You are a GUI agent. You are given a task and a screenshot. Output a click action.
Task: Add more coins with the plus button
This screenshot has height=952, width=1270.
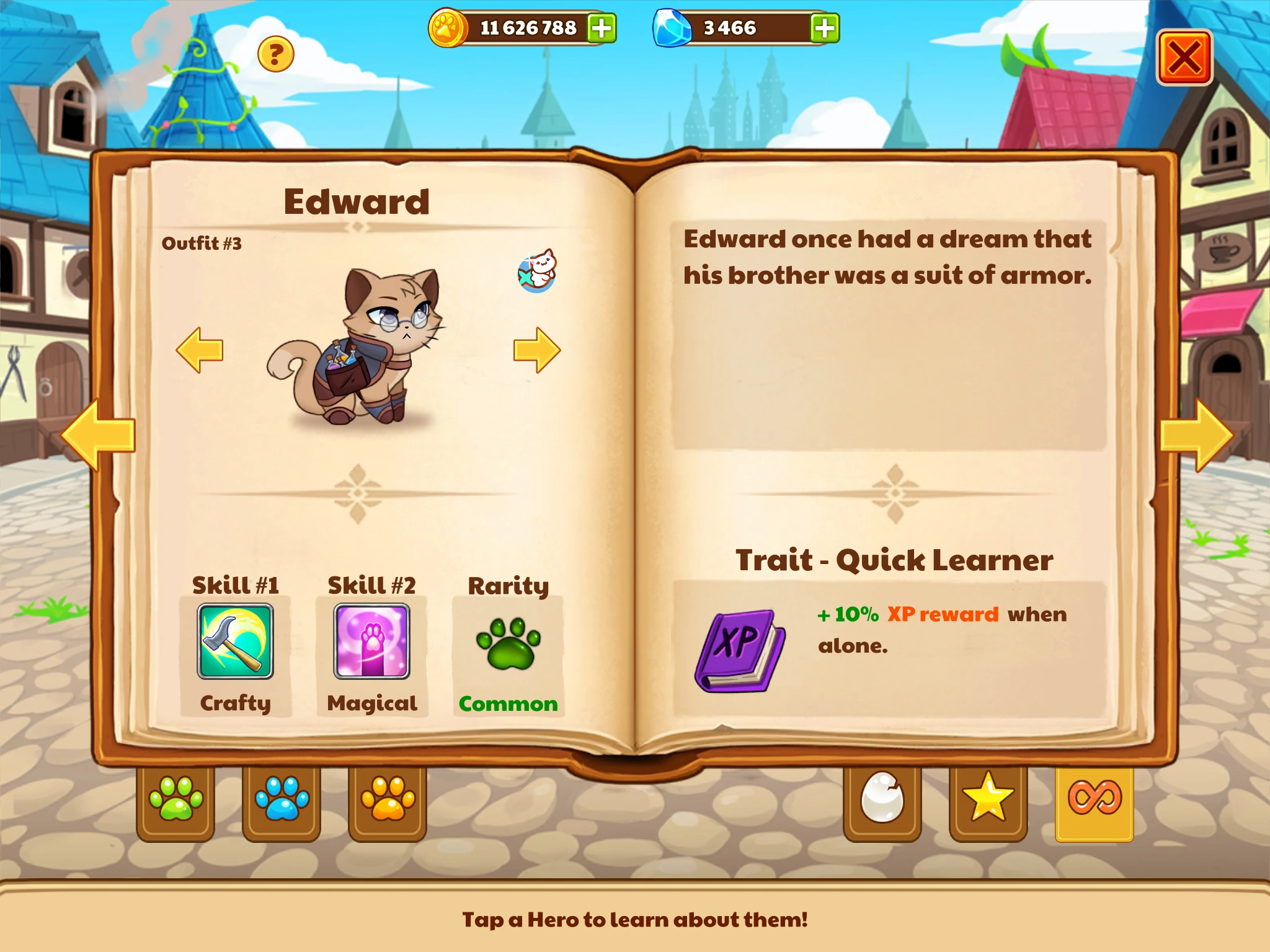click(x=598, y=27)
